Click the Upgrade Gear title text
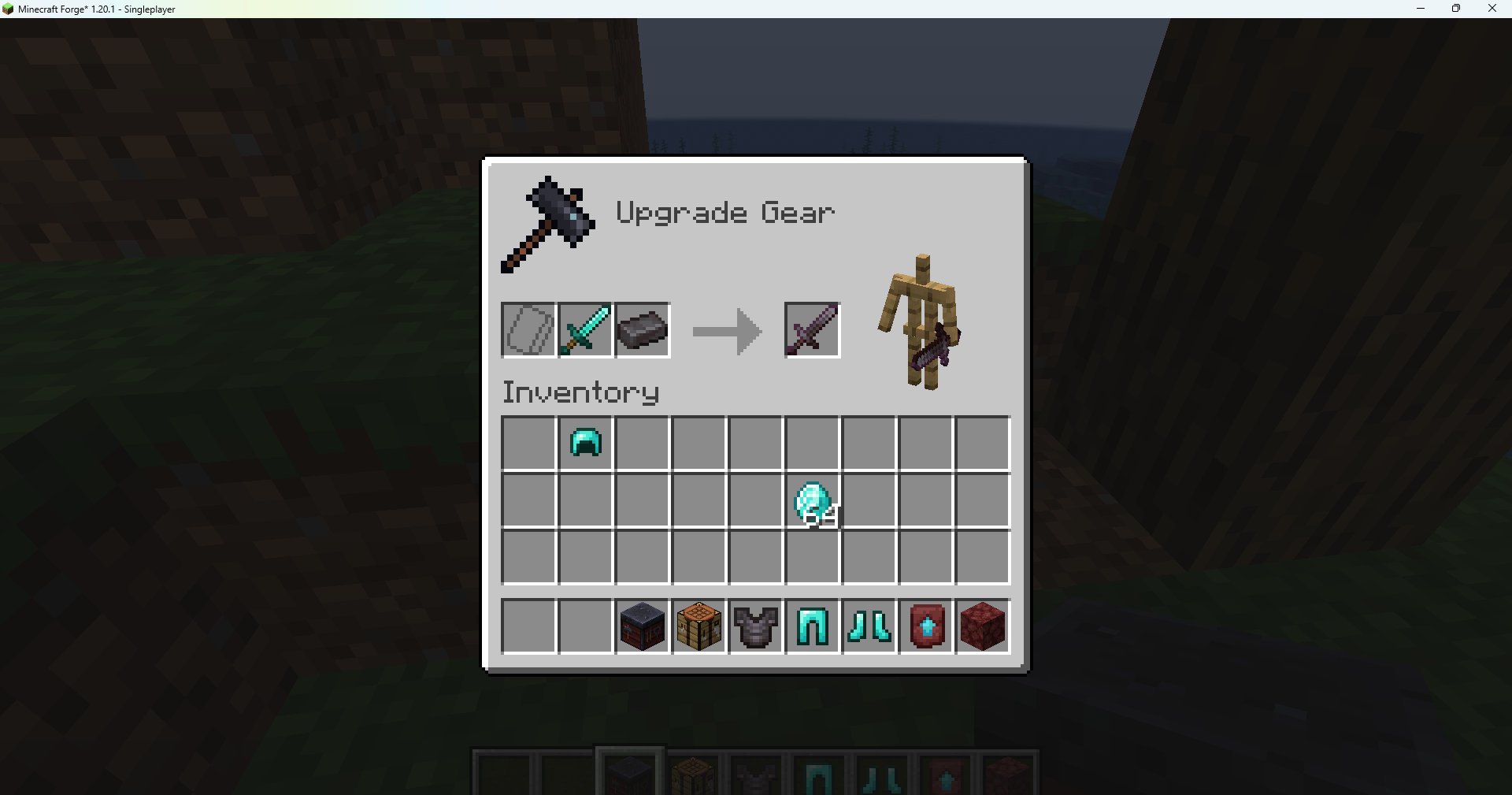Image resolution: width=1512 pixels, height=795 pixels. pos(724,211)
